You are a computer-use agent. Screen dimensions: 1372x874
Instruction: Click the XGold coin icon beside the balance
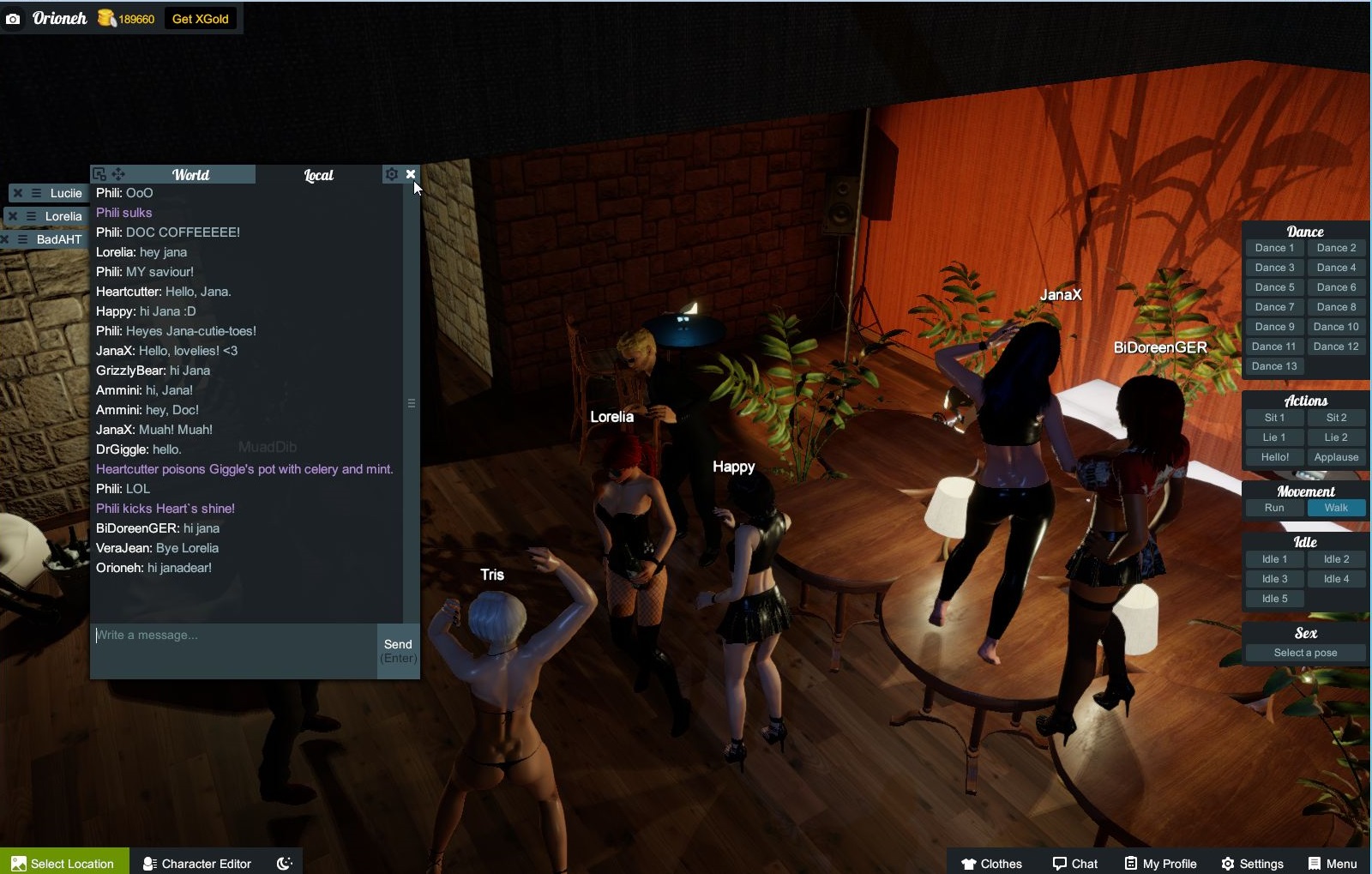[105, 18]
